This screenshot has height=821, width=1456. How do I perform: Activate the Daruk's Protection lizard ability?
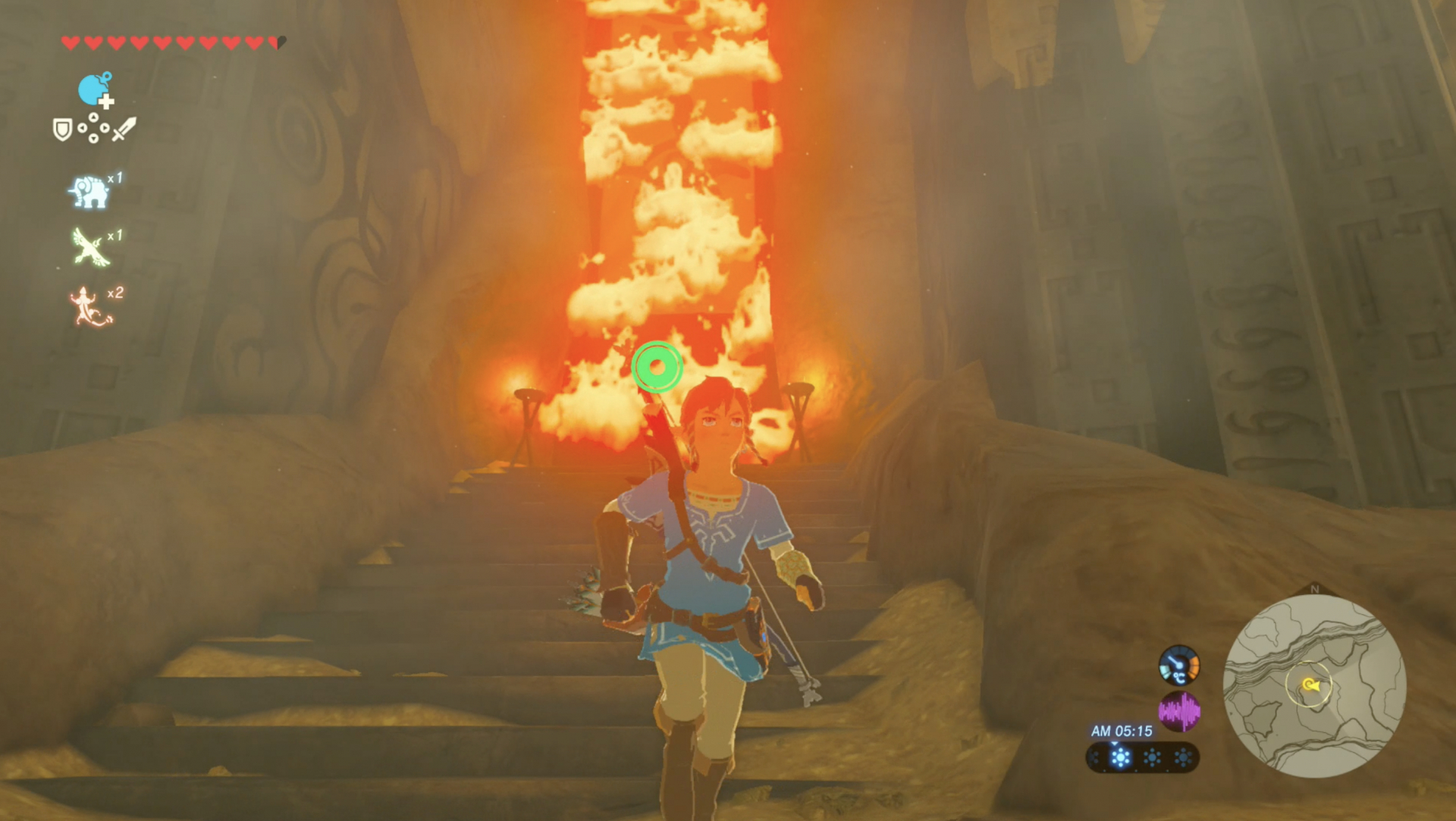click(x=90, y=307)
